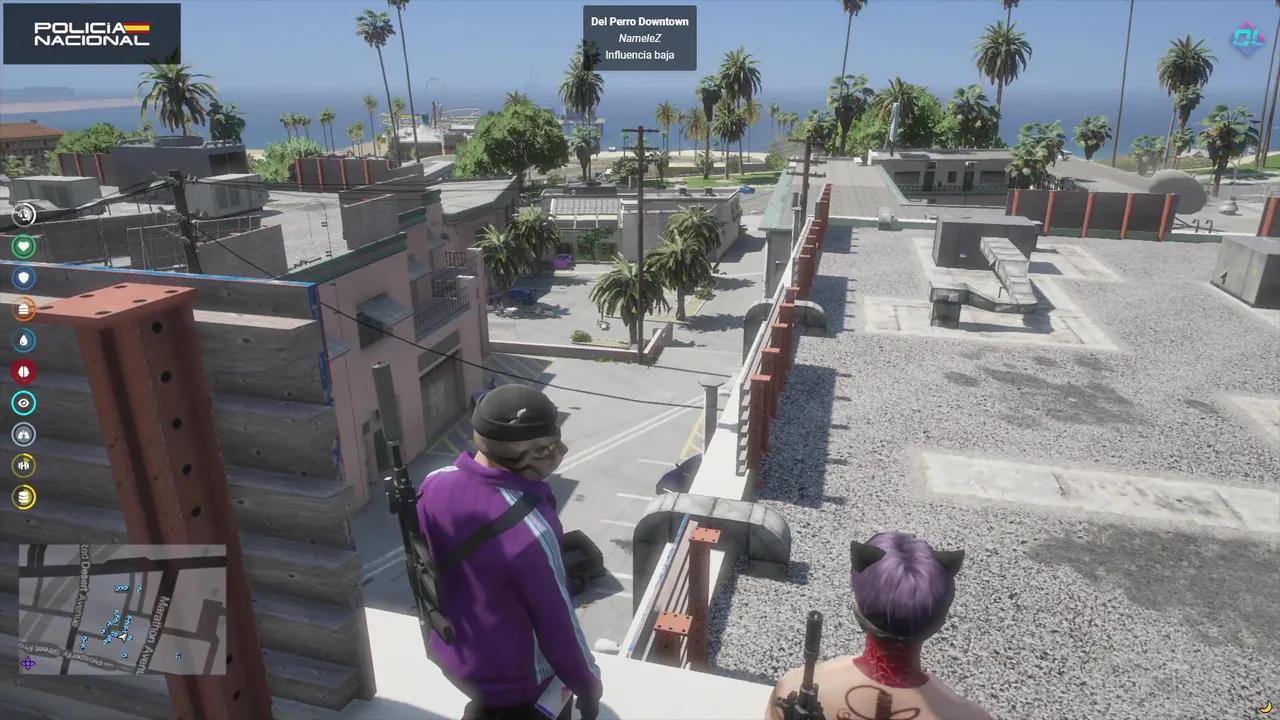
Task: Expand the minimap view
Action: (120, 610)
